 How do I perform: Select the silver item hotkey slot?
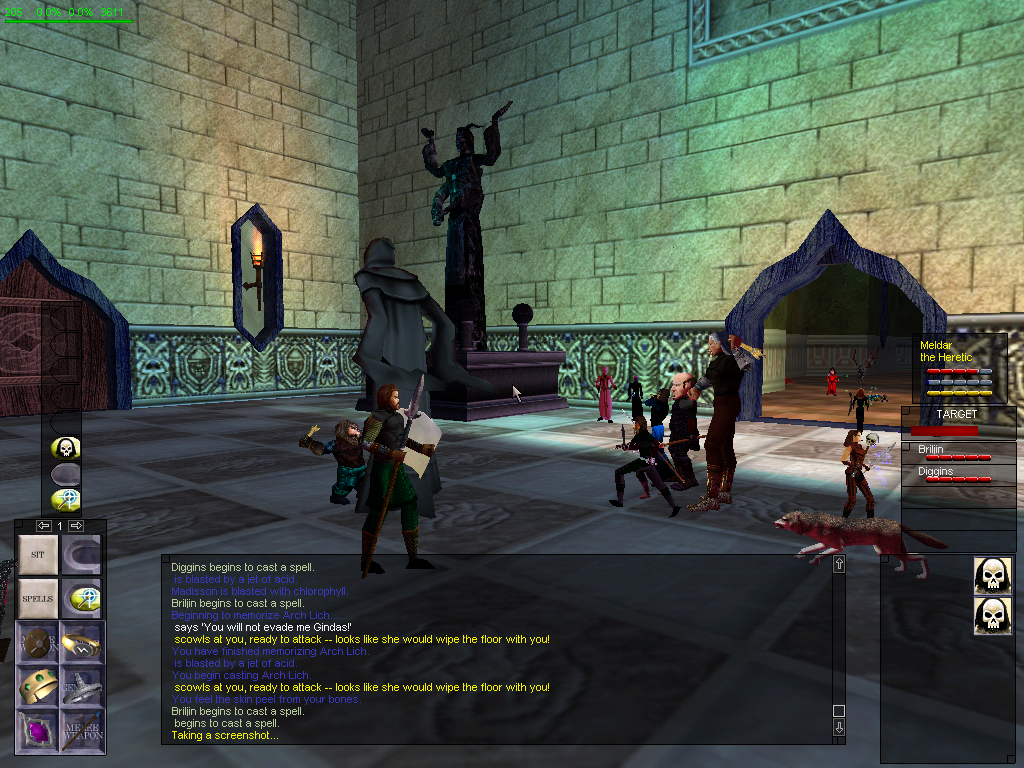point(82,686)
